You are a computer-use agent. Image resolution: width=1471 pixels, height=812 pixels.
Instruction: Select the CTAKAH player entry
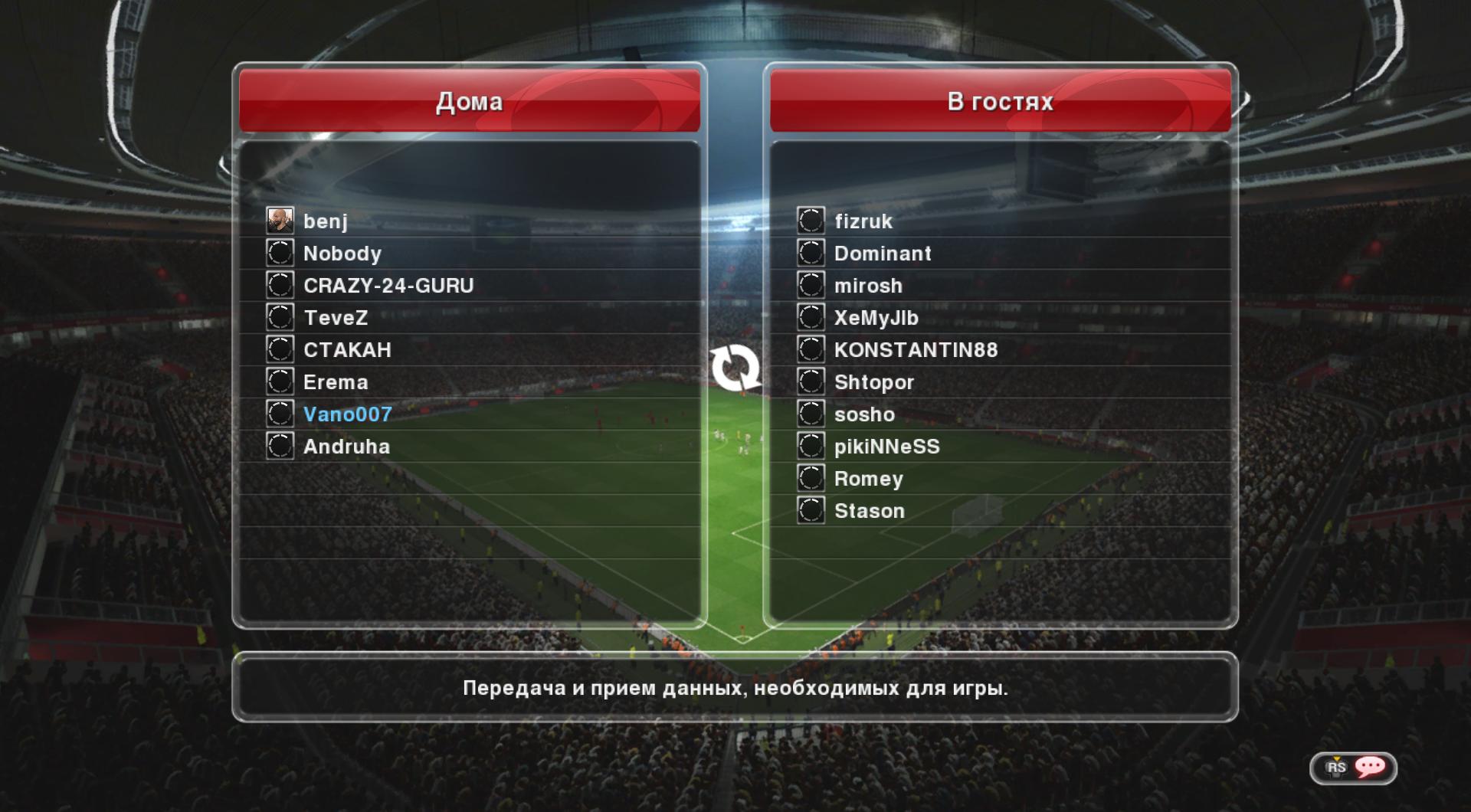click(347, 350)
